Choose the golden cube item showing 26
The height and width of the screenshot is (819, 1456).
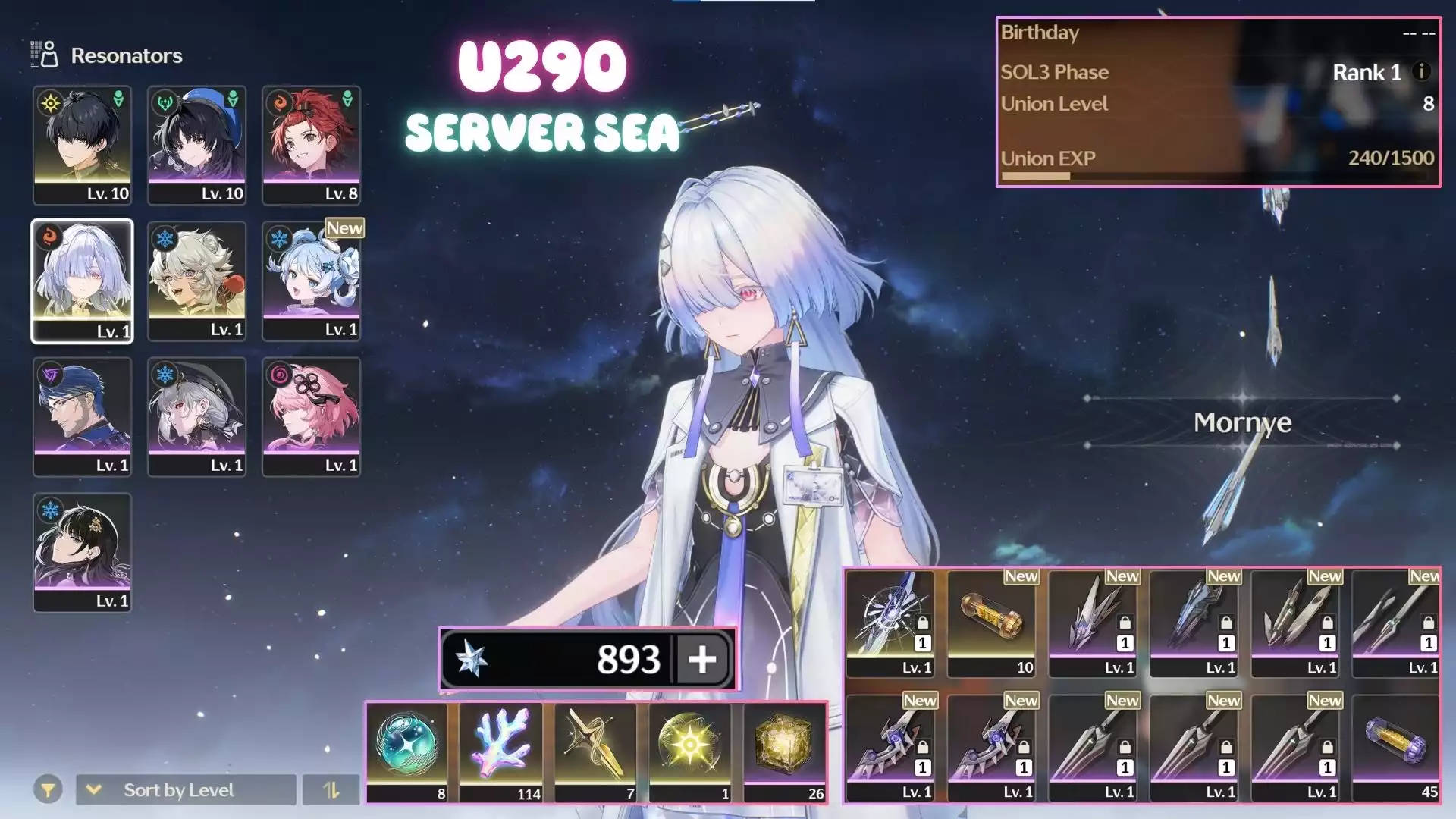784,752
